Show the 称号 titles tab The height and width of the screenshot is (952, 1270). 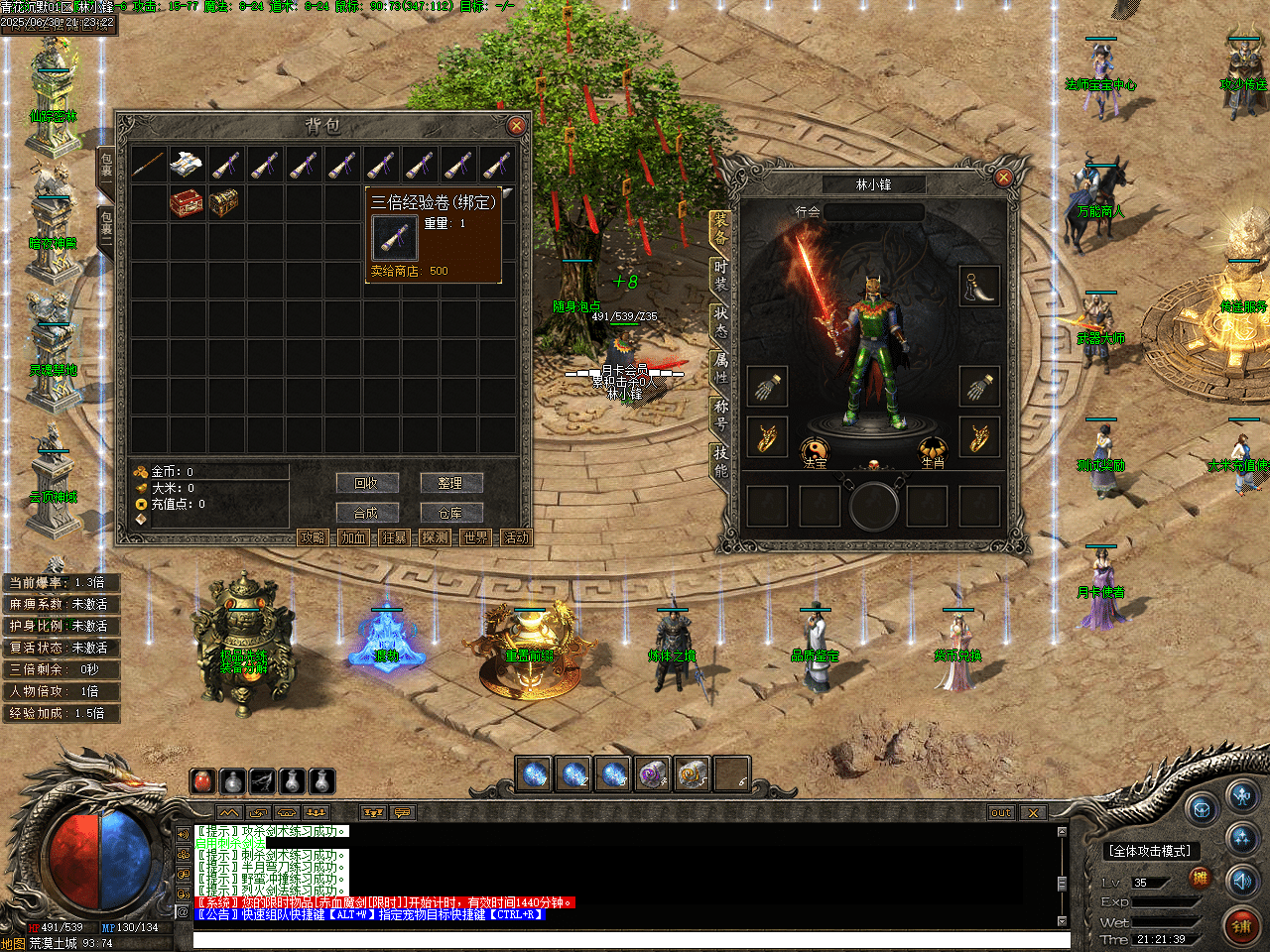tap(720, 414)
